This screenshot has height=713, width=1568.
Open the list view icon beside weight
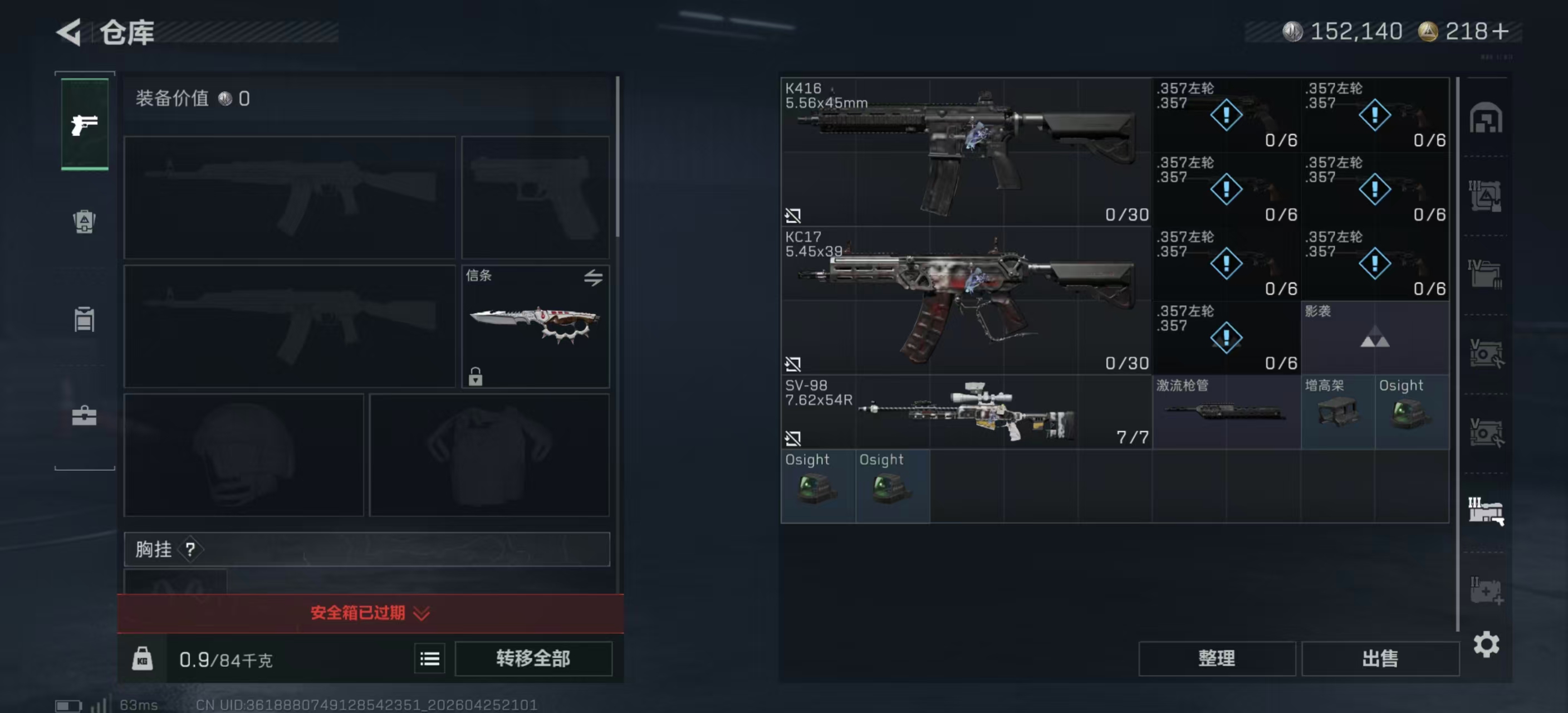[429, 658]
